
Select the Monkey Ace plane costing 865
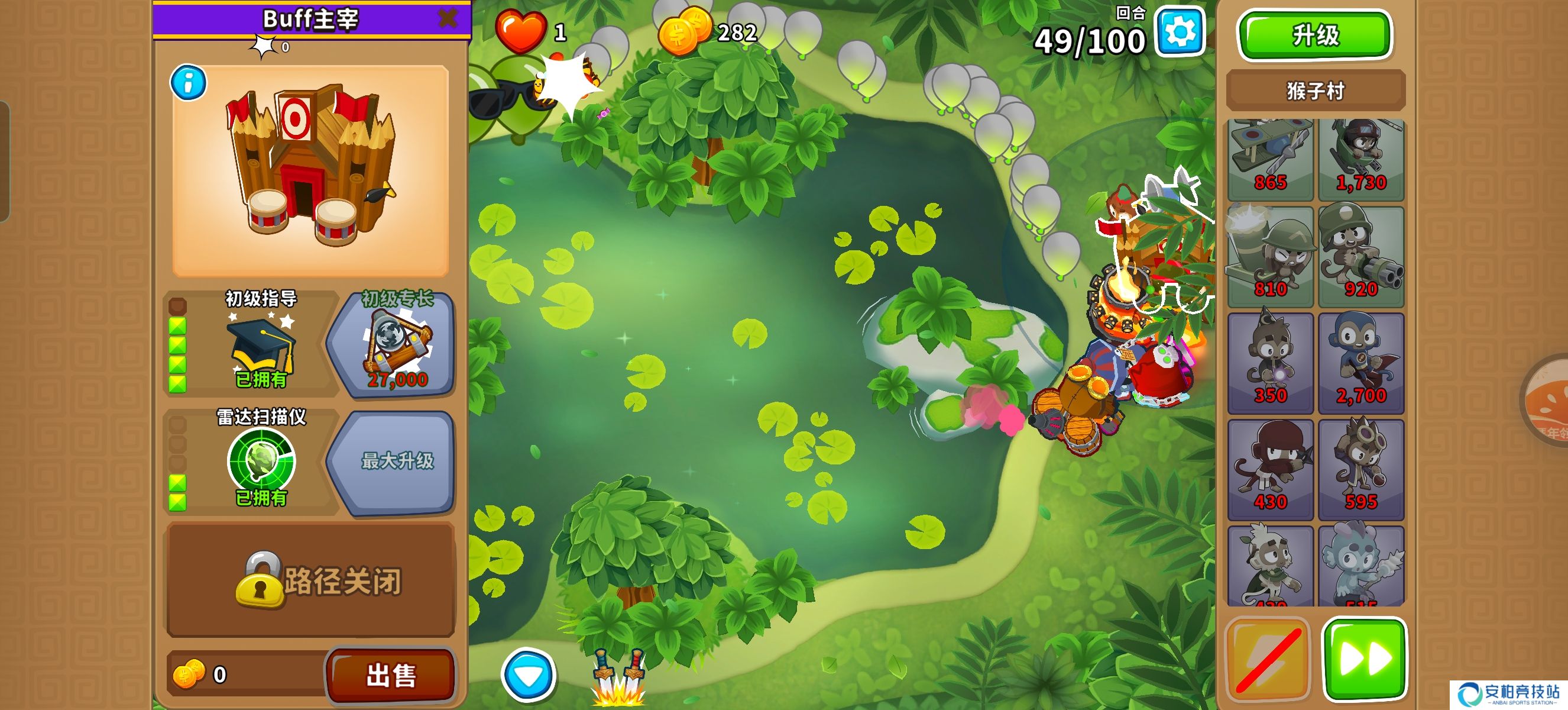click(x=1270, y=160)
